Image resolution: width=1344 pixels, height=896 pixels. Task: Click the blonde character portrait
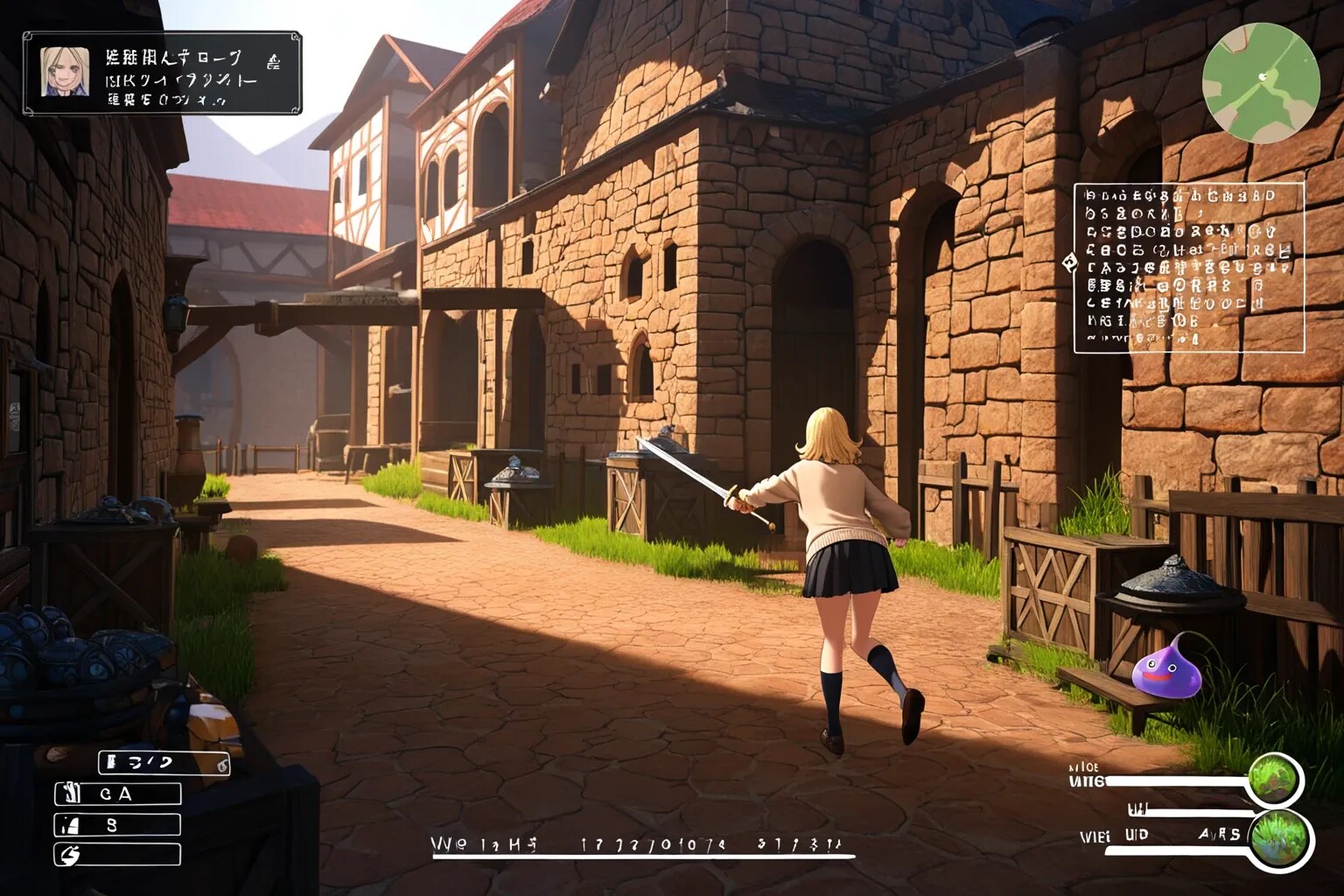(65, 72)
